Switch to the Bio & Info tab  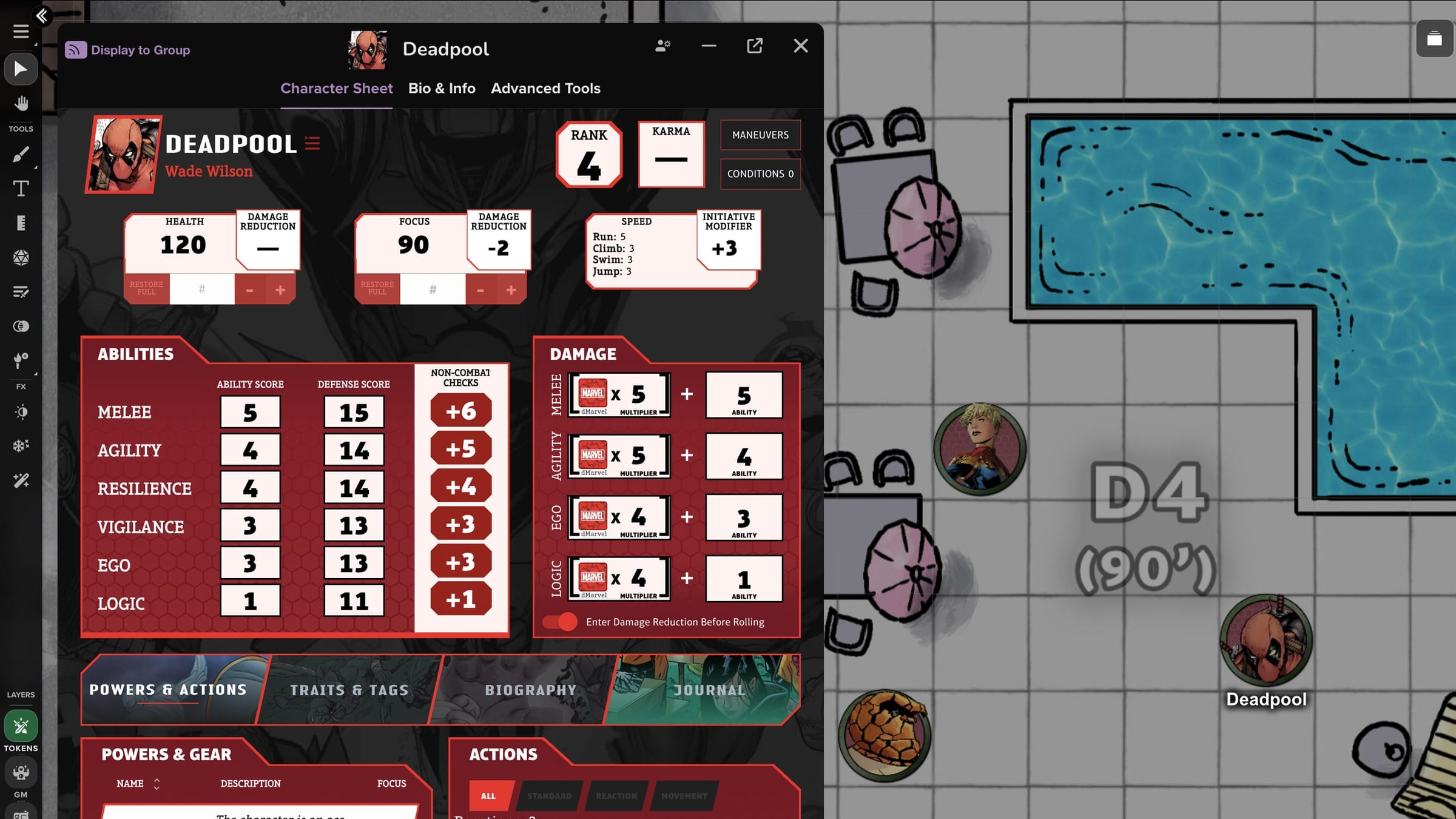point(442,88)
